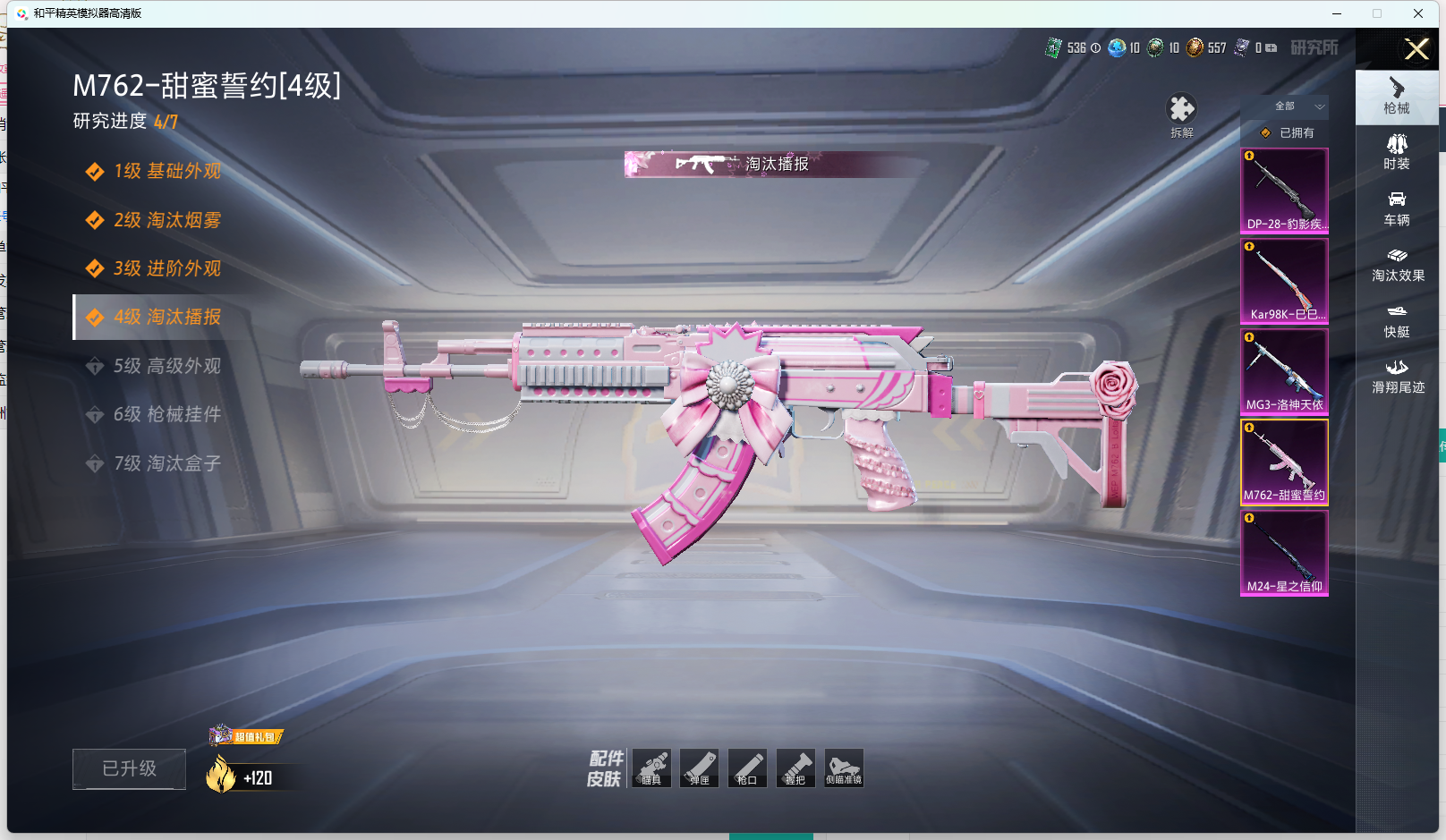
Task: Click the 已升级 button
Action: click(x=129, y=768)
